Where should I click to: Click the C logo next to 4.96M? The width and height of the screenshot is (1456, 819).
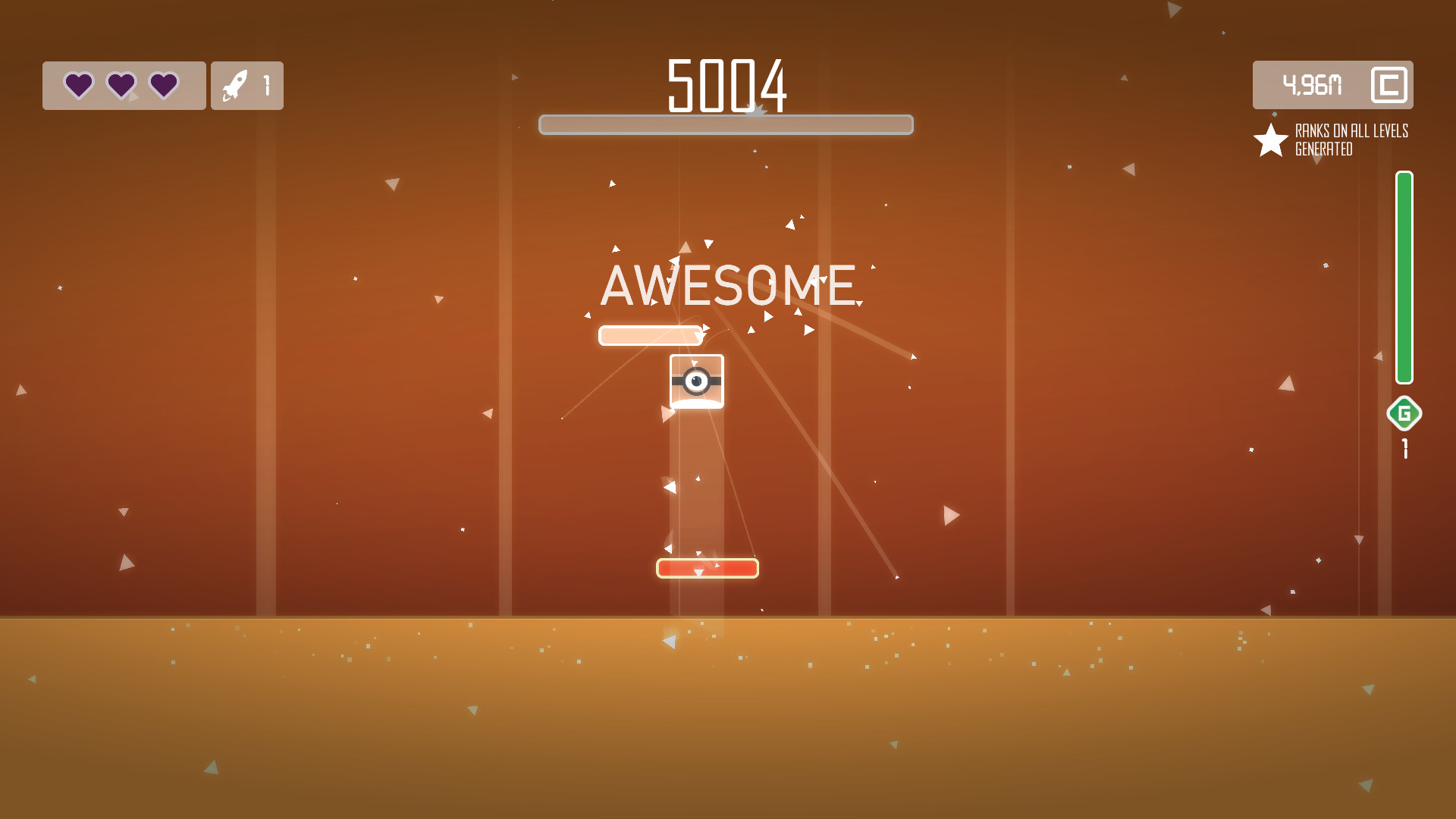1389,85
